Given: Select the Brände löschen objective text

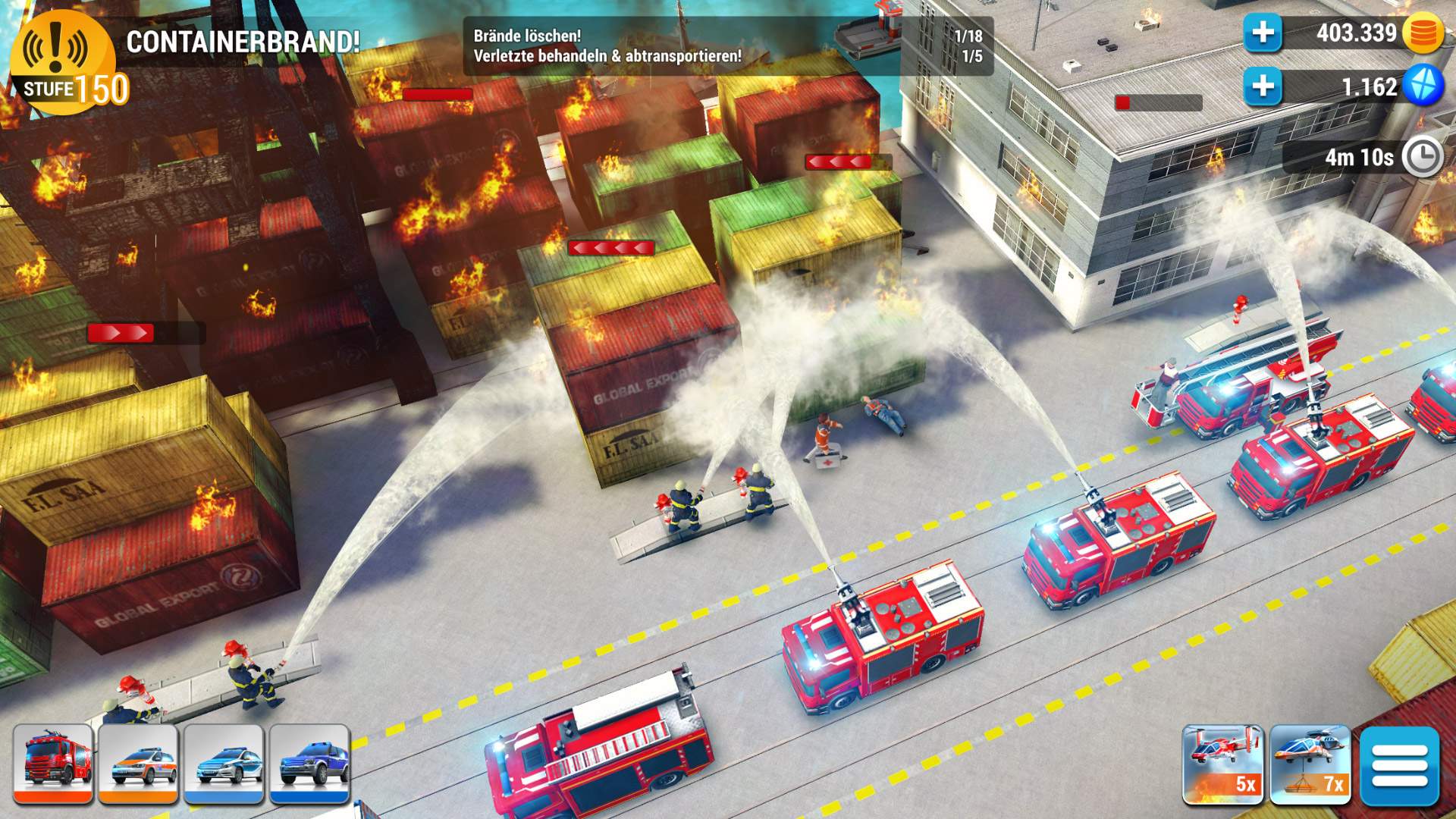Looking at the screenshot, I should point(526,33).
